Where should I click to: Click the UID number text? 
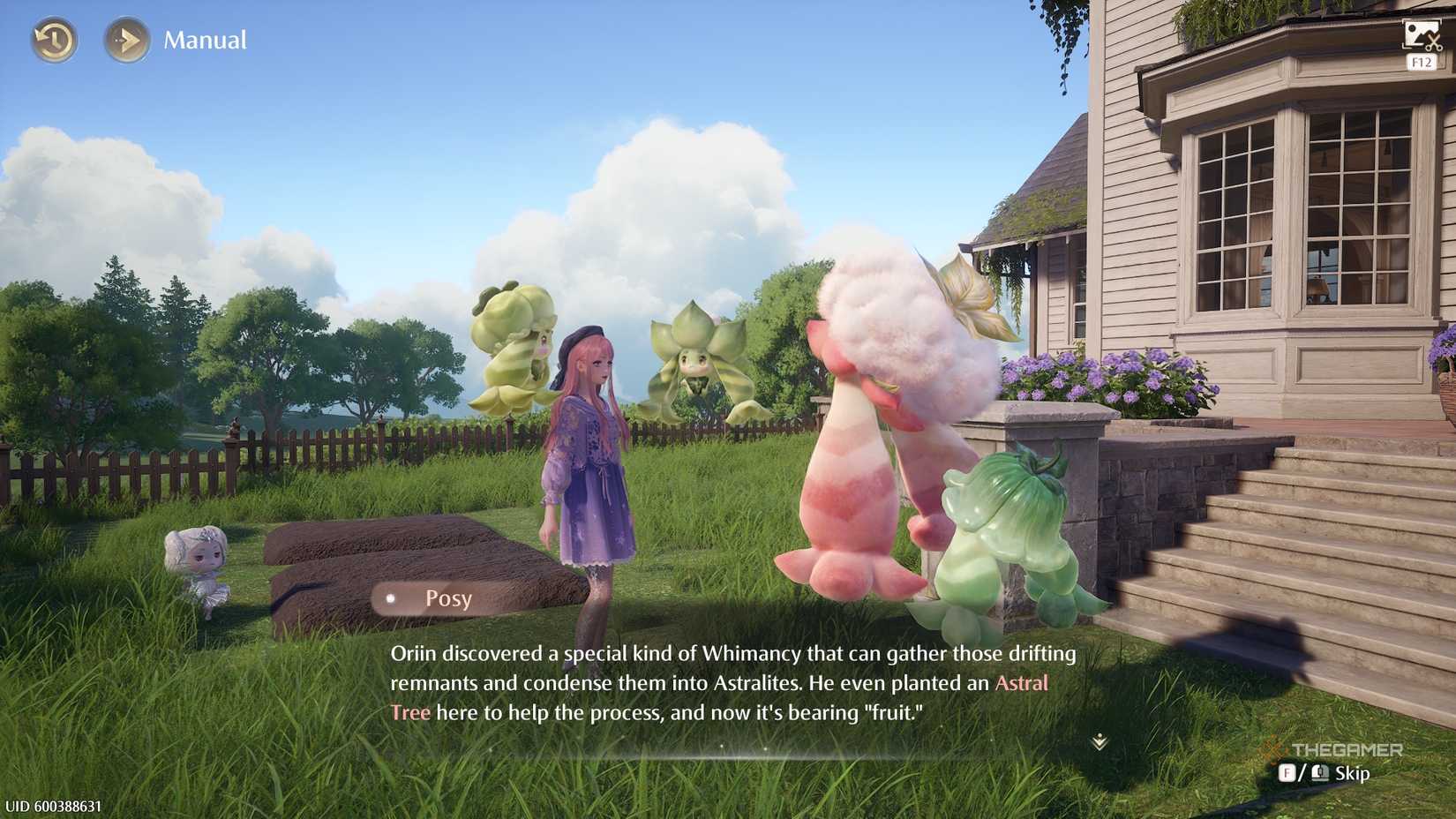coord(55,805)
